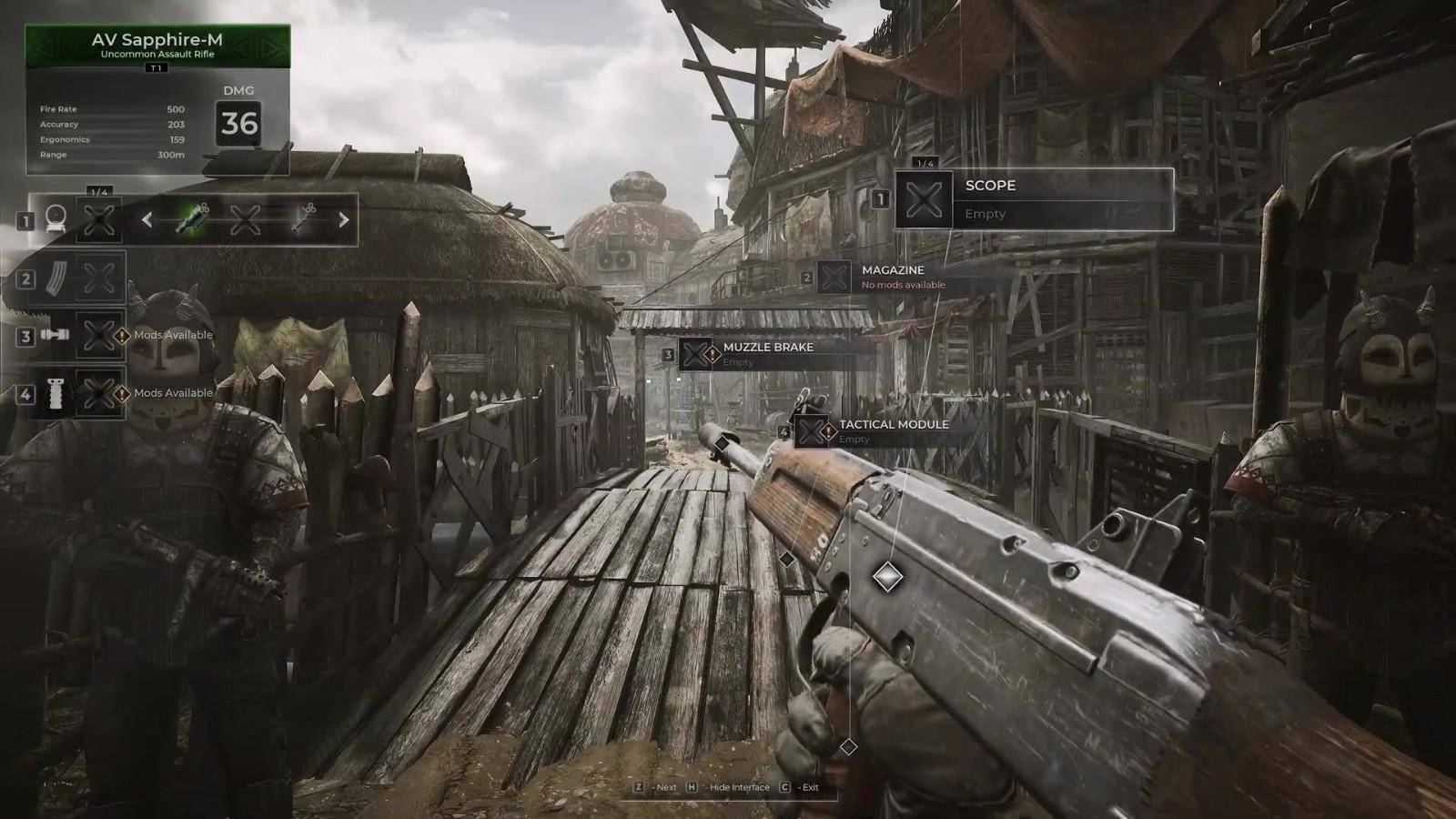Advance scope options with the right arrow
1456x819 pixels.
344,219
